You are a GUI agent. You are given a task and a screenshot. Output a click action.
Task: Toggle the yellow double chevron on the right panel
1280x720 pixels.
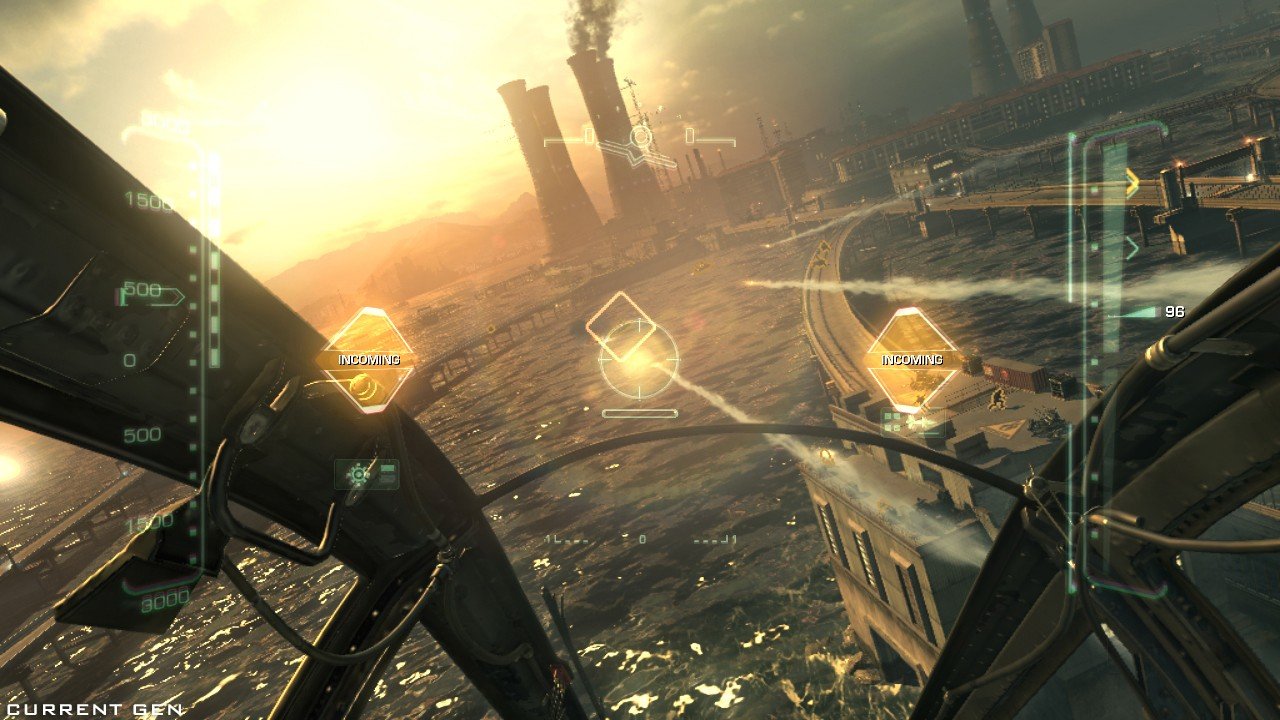click(x=1131, y=182)
